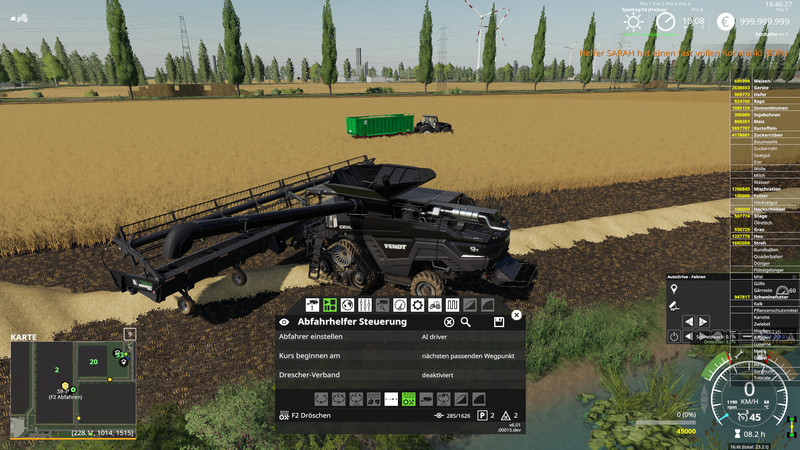Open the gear settings tab in Courseplay
The width and height of the screenshot is (800, 450).
pyautogui.click(x=417, y=304)
